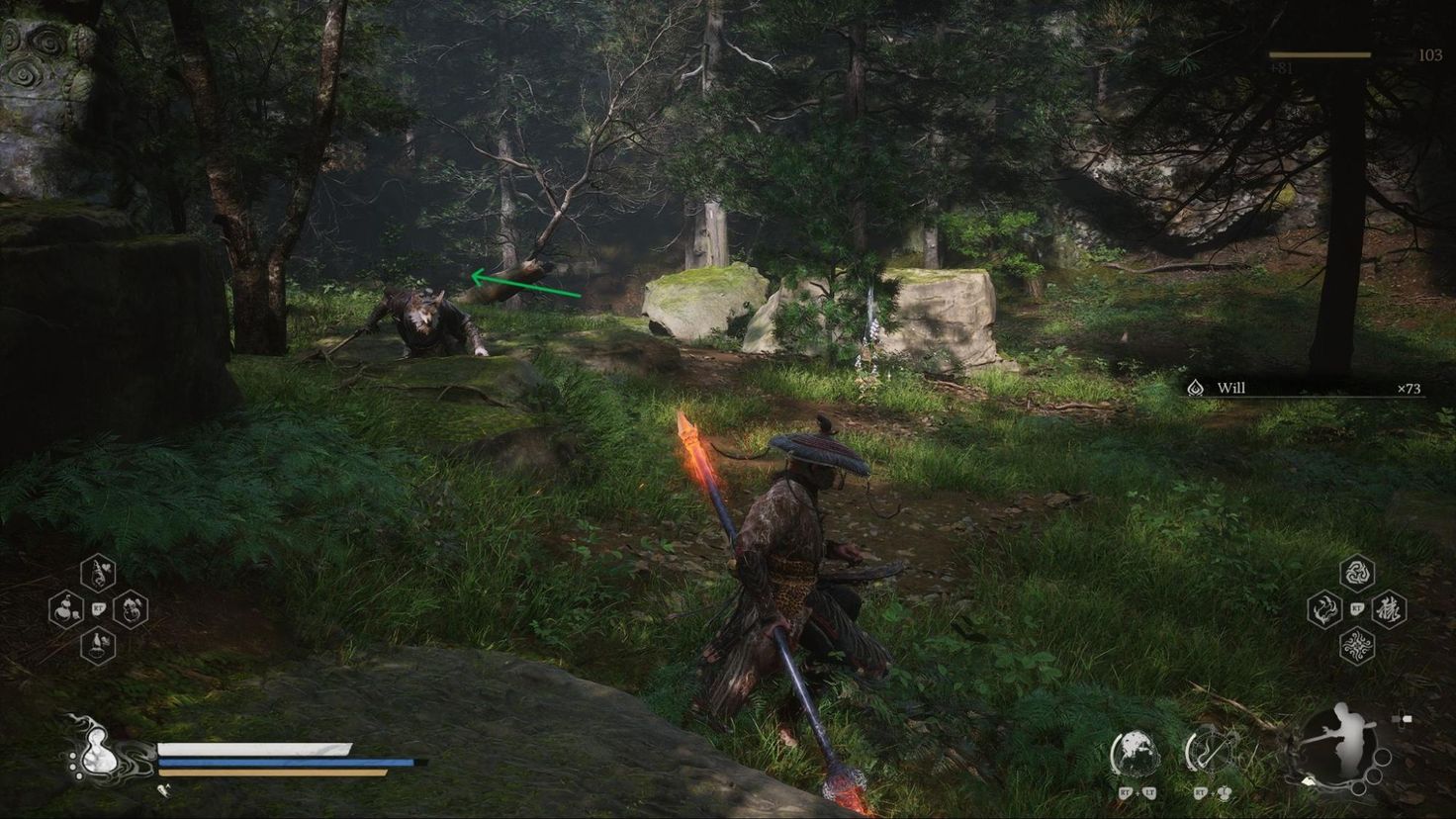Image resolution: width=1456 pixels, height=819 pixels.
Task: Toggle the RT badge in the skill wheel
Action: (x=1356, y=608)
